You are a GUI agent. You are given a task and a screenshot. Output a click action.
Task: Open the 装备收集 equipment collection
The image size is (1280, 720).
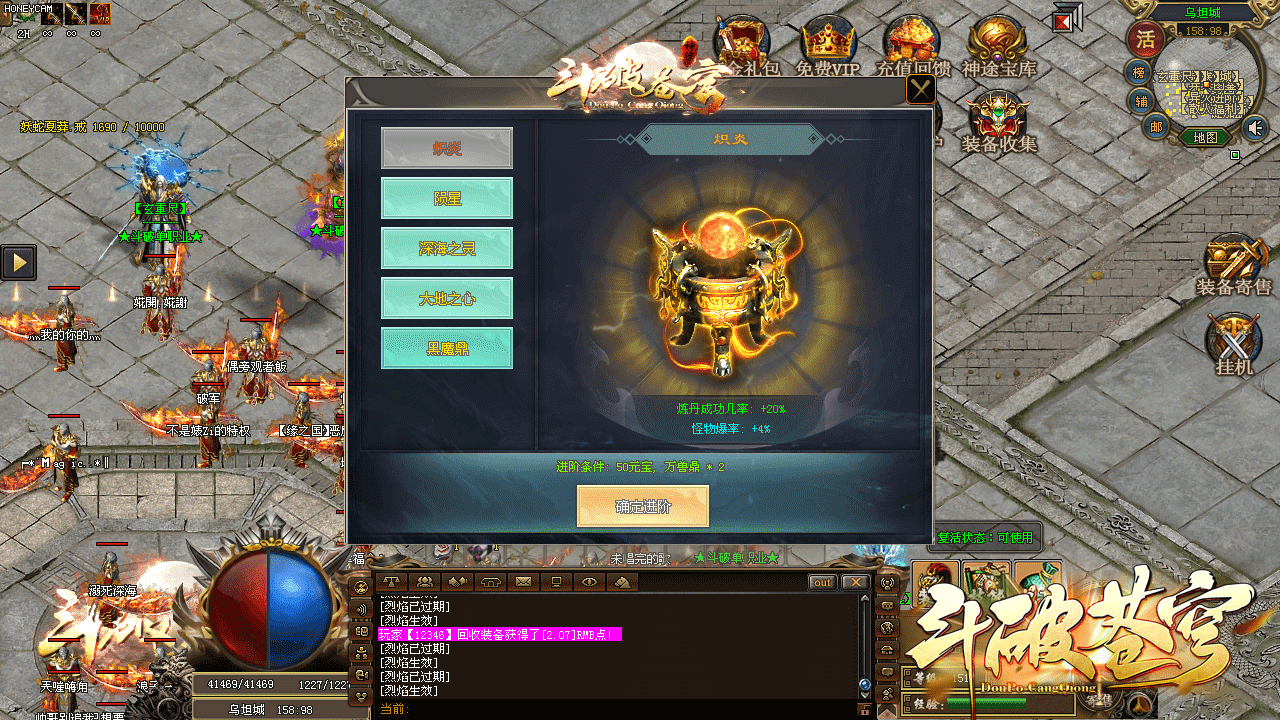998,120
